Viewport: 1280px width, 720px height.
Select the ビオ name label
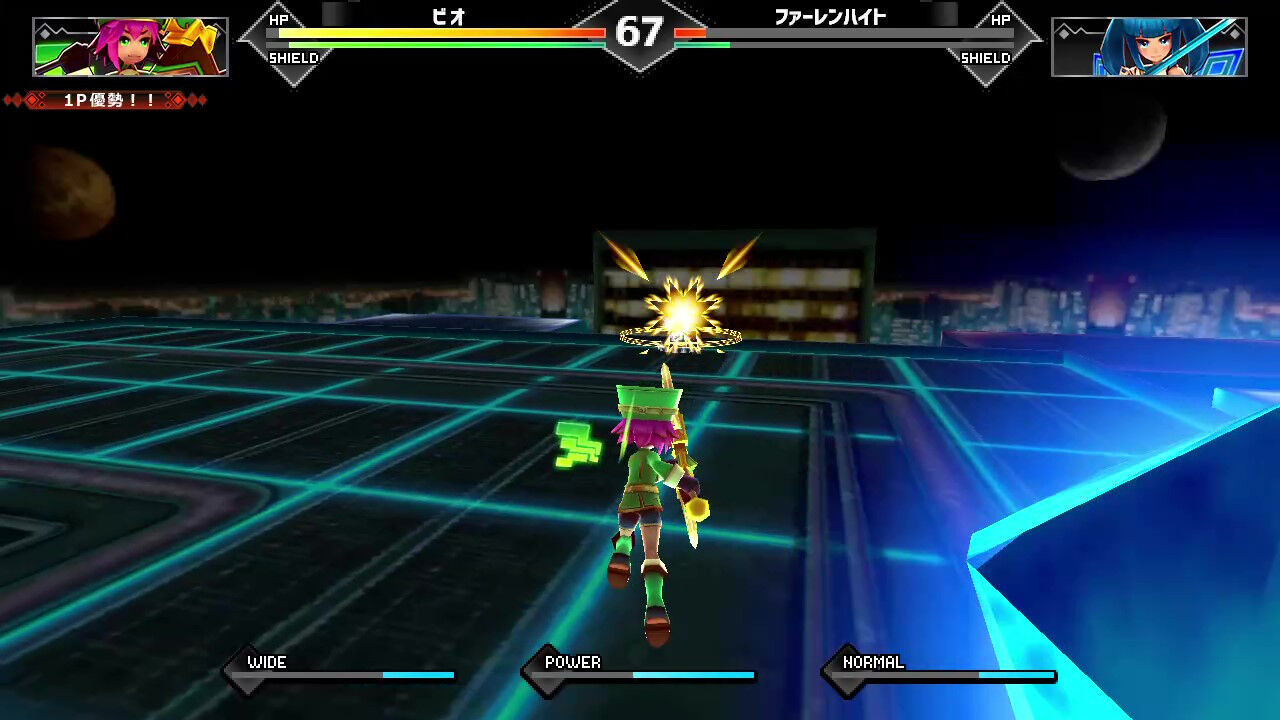coord(448,16)
